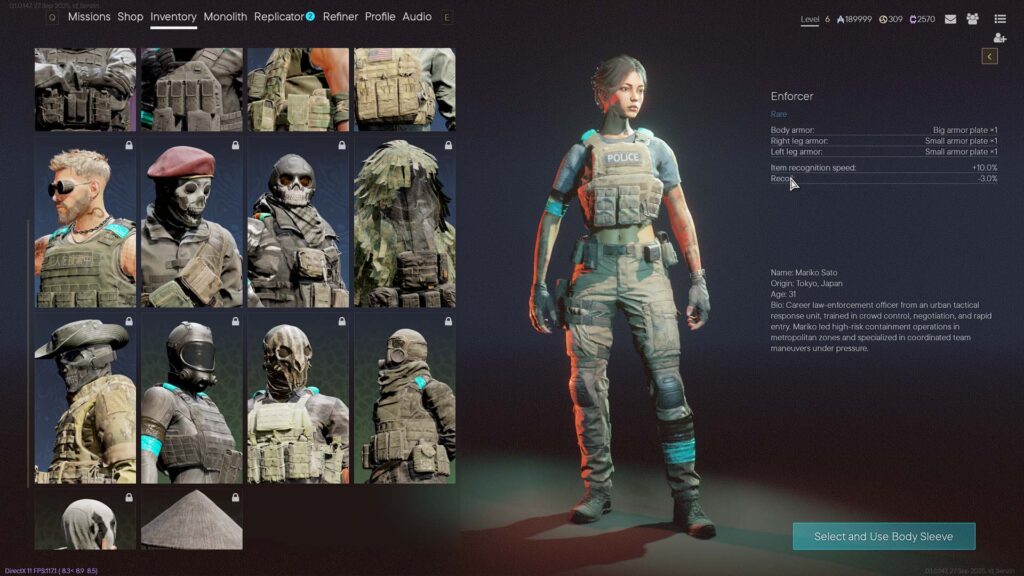Open the Profile tab
This screenshot has height=576, width=1024.
click(x=380, y=17)
